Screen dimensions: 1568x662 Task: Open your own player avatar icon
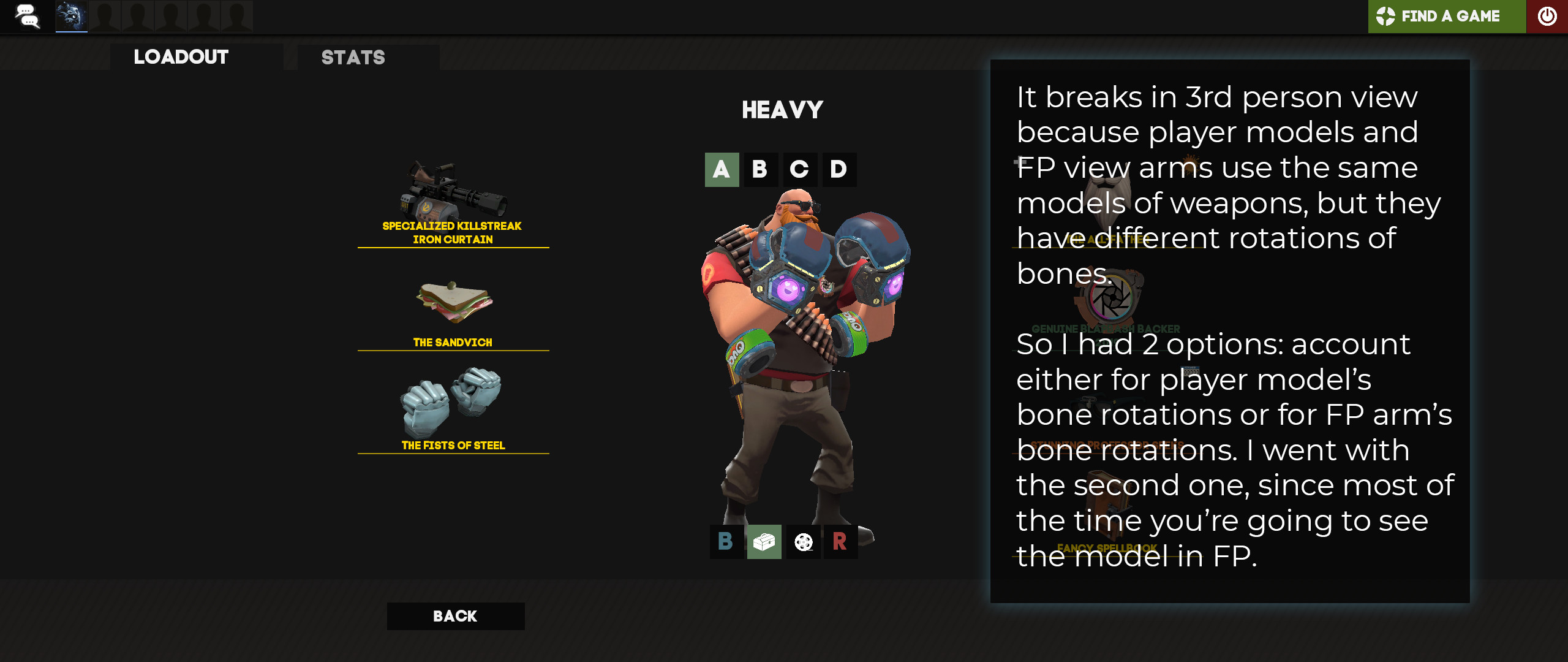72,15
